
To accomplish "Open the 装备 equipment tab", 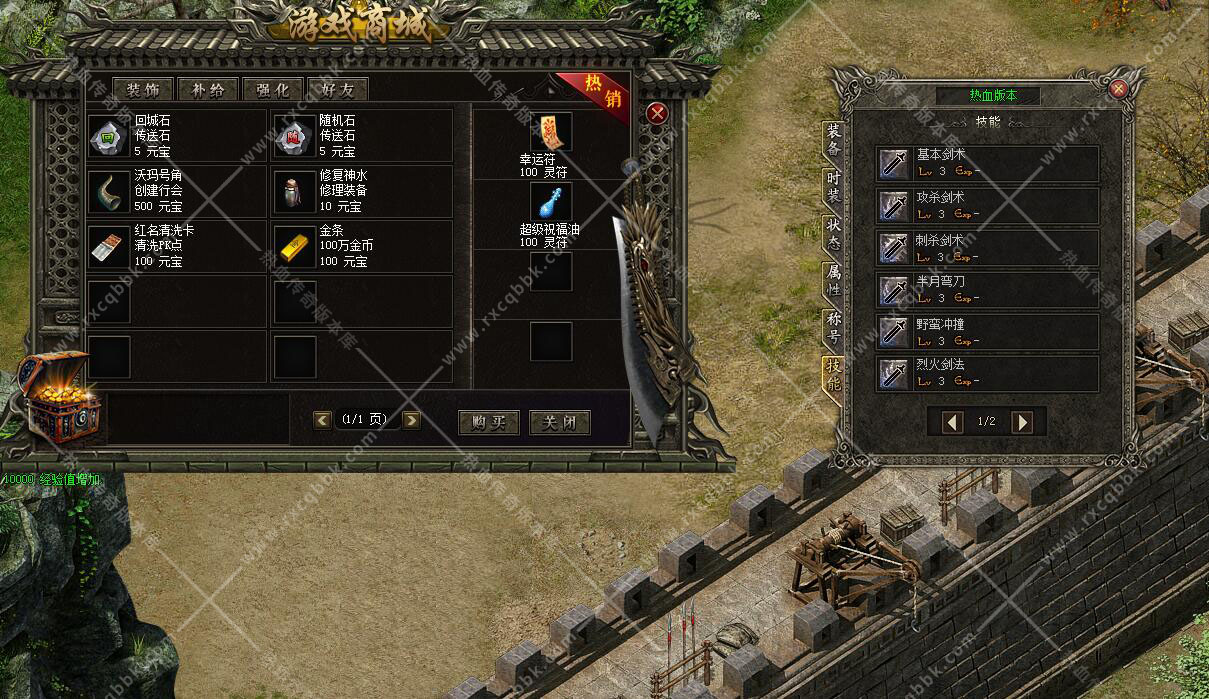I will [833, 141].
